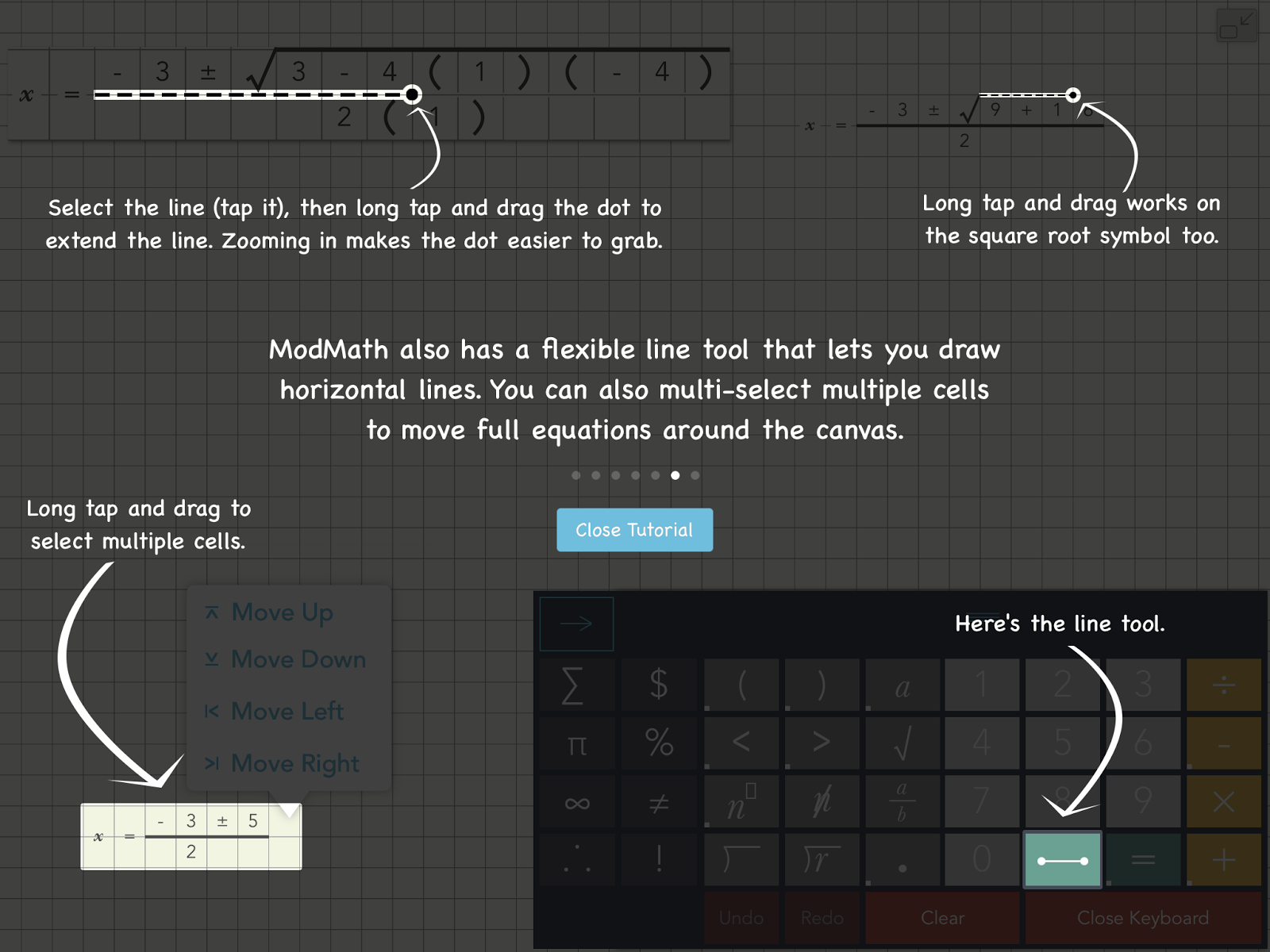
Task: Tap the arrow key above the keyboard
Action: [x=576, y=624]
